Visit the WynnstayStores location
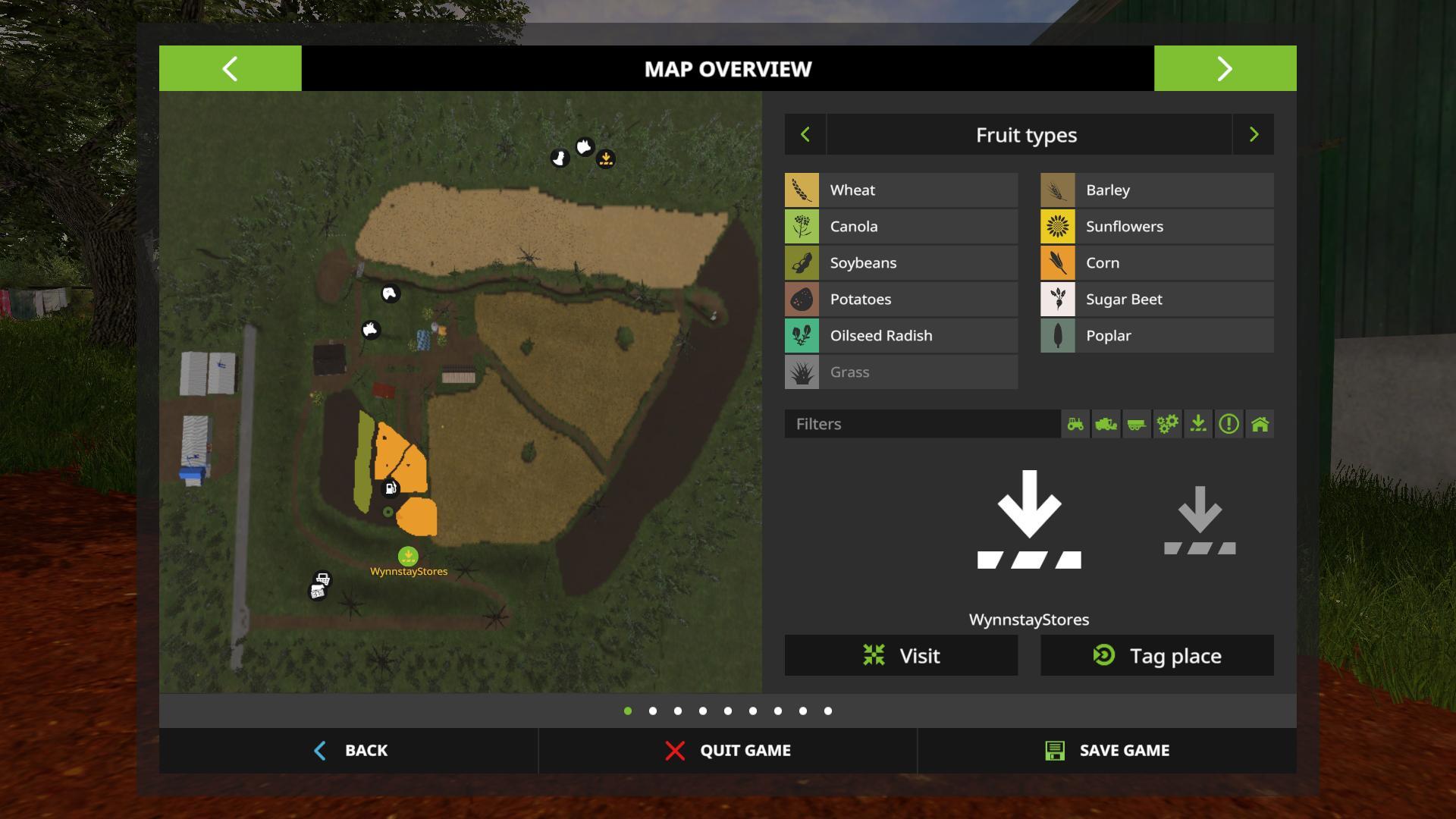Screen dimensions: 1456x819 901,655
